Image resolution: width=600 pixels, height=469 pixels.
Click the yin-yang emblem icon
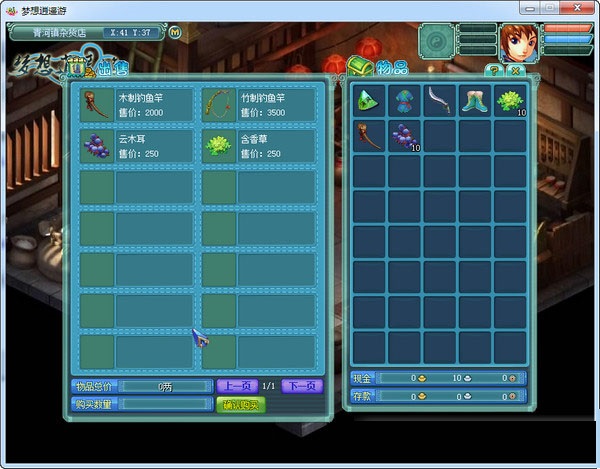438,43
